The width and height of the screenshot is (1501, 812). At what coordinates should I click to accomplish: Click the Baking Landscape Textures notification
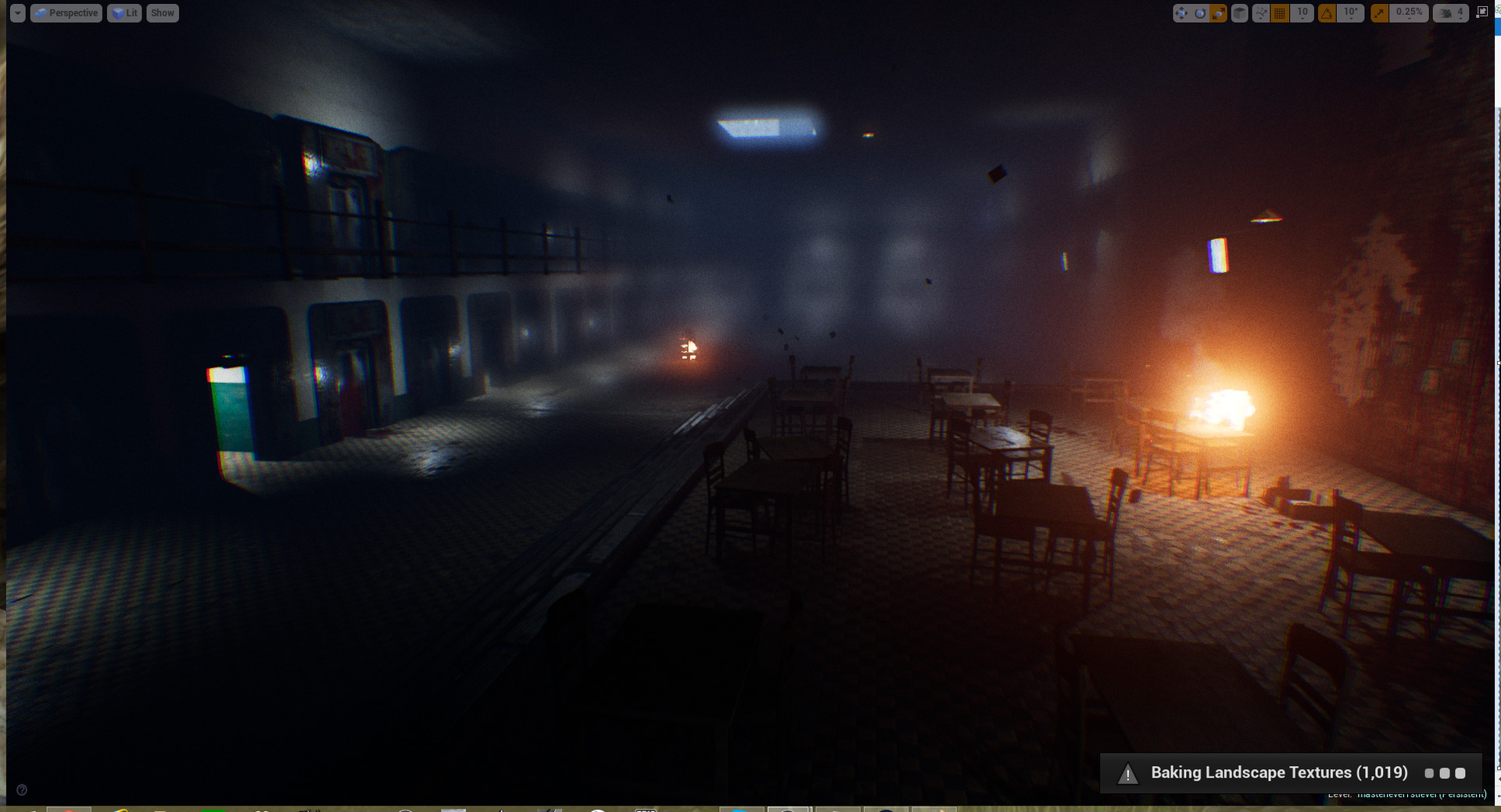(x=1279, y=772)
